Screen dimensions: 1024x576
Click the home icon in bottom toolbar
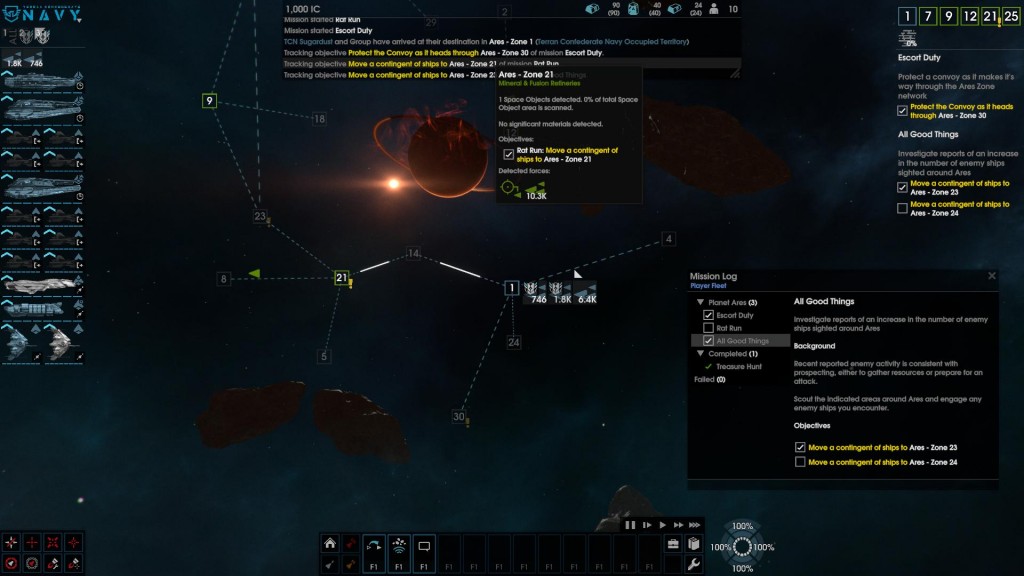[x=329, y=544]
